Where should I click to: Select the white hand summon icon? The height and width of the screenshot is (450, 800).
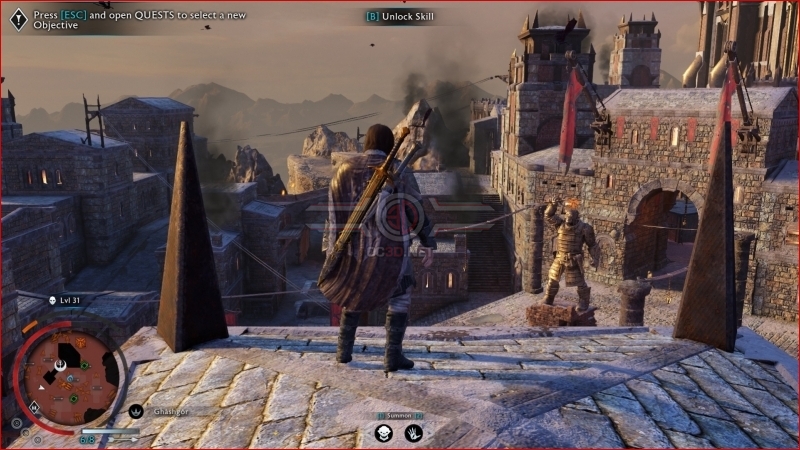pos(413,433)
